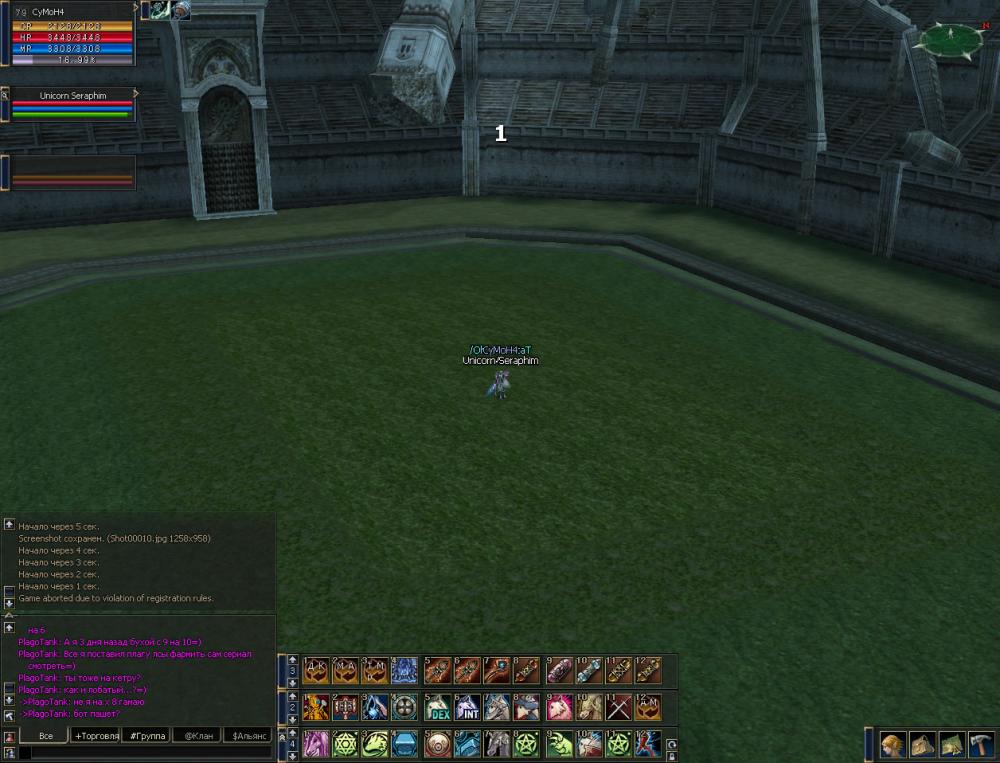Image resolution: width=1000 pixels, height=763 pixels.
Task: Activate the golden armored figure skill
Action: (316, 707)
